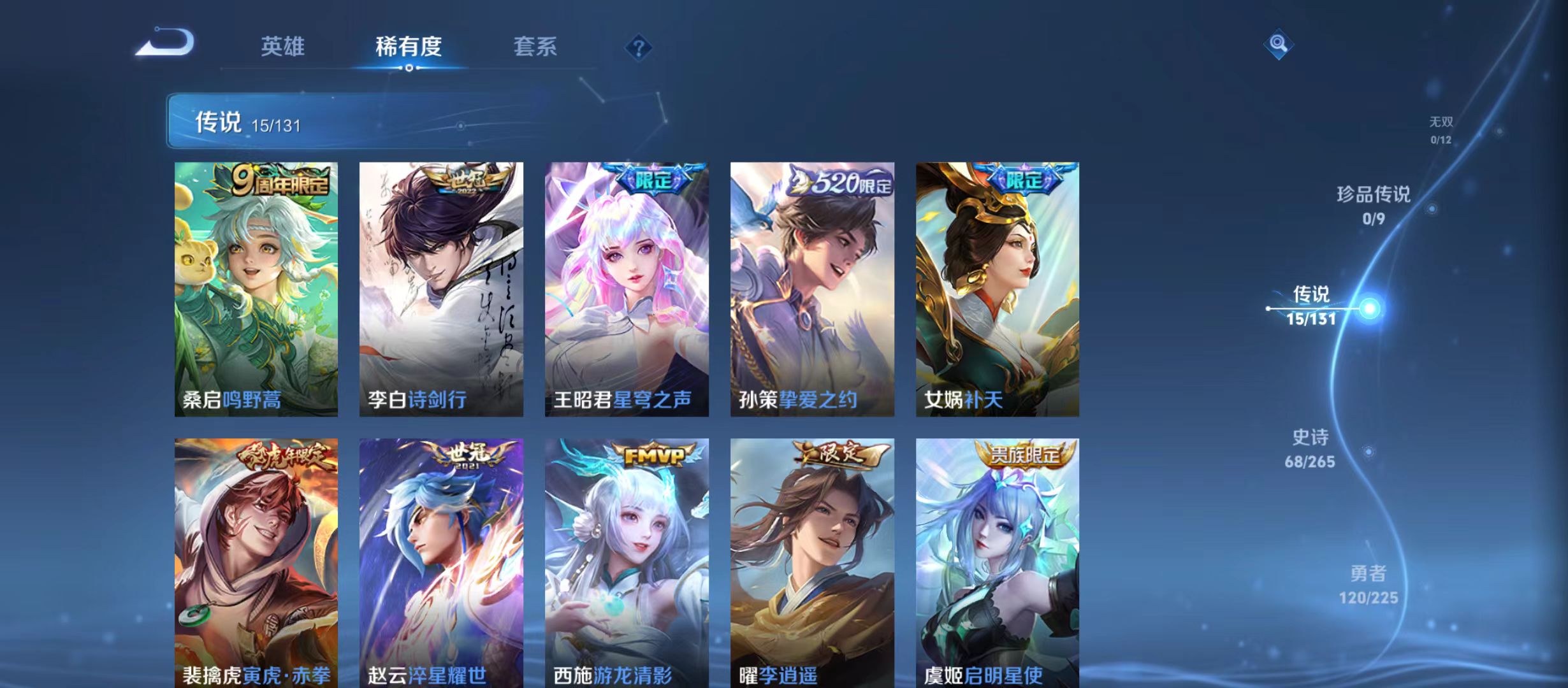Open the help question mark icon
The width and height of the screenshot is (1568, 688).
639,47
